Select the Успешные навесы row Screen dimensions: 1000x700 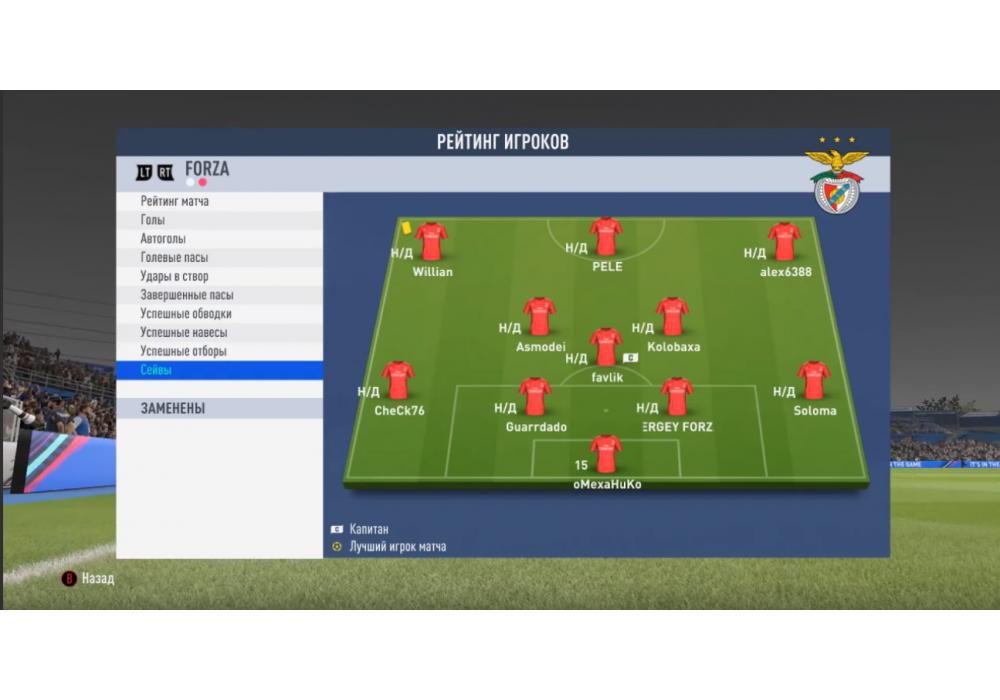pos(218,332)
